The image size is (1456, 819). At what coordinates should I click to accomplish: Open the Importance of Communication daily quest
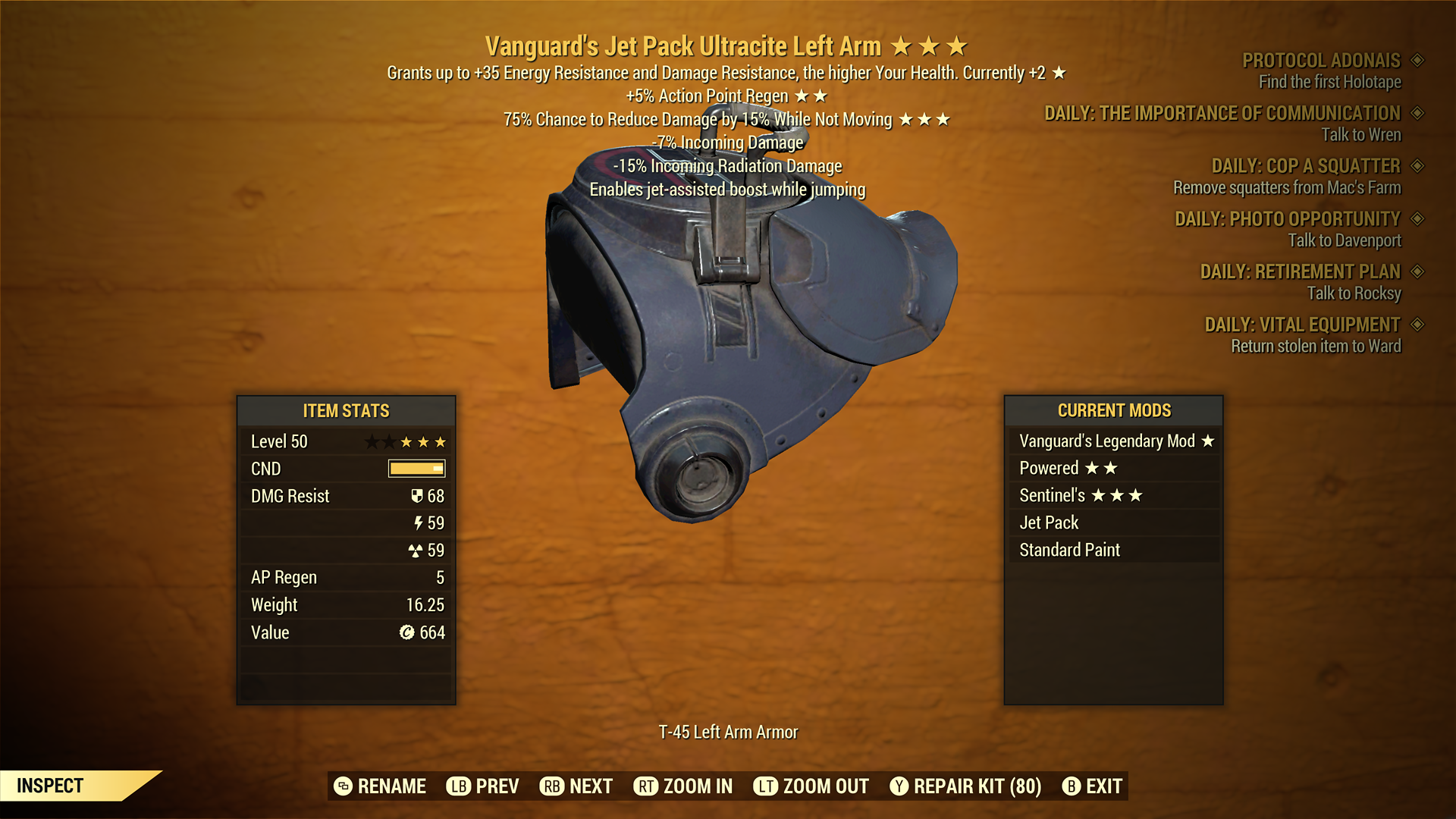1222,114
